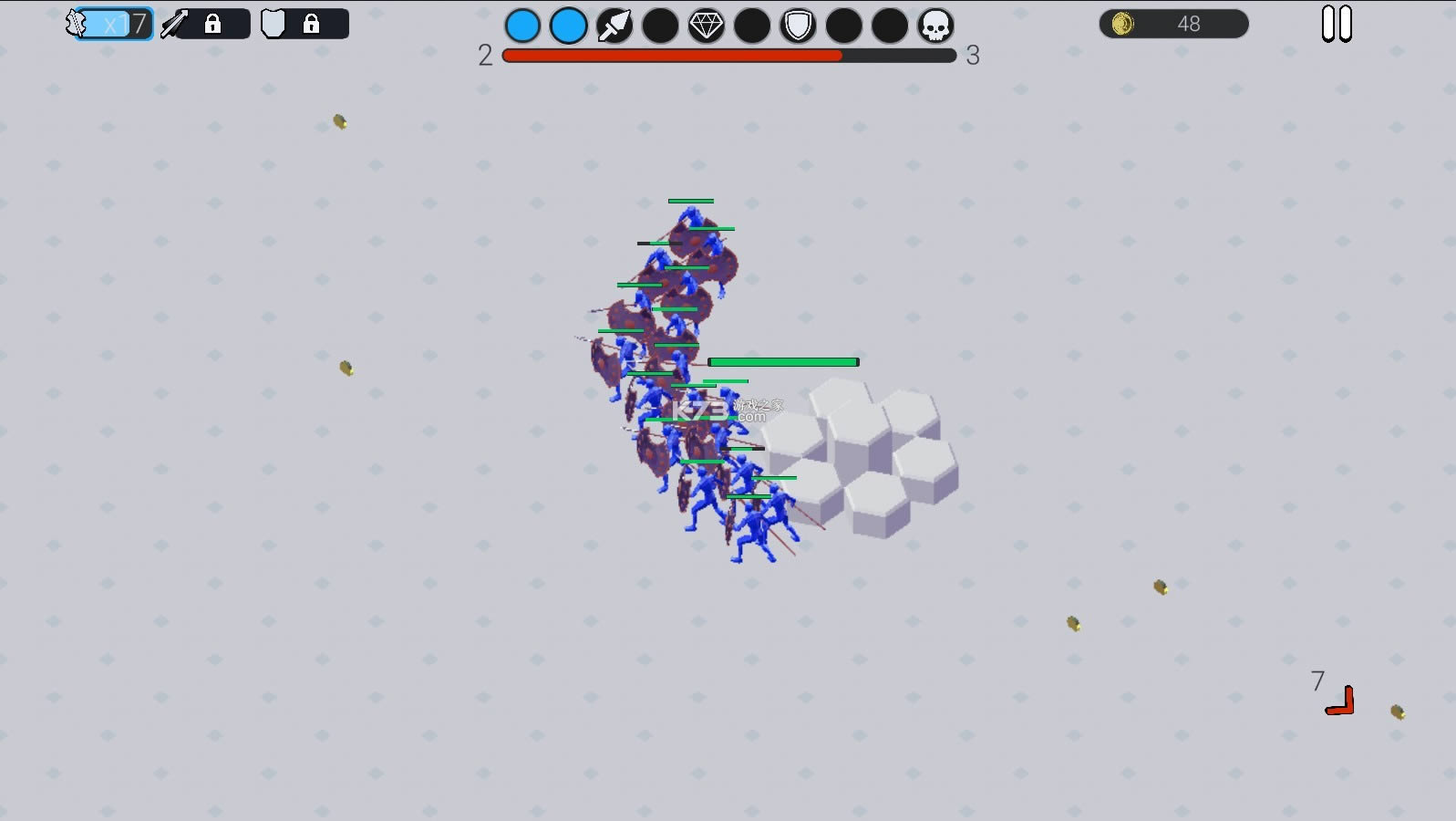Click the skull boss milestone icon
This screenshot has height=821, width=1456.
click(x=937, y=26)
